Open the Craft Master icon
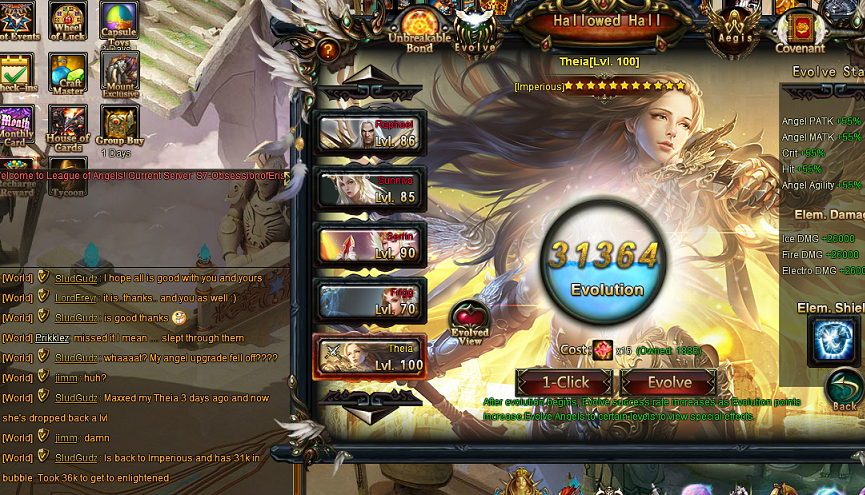The image size is (865, 495). coord(69,76)
